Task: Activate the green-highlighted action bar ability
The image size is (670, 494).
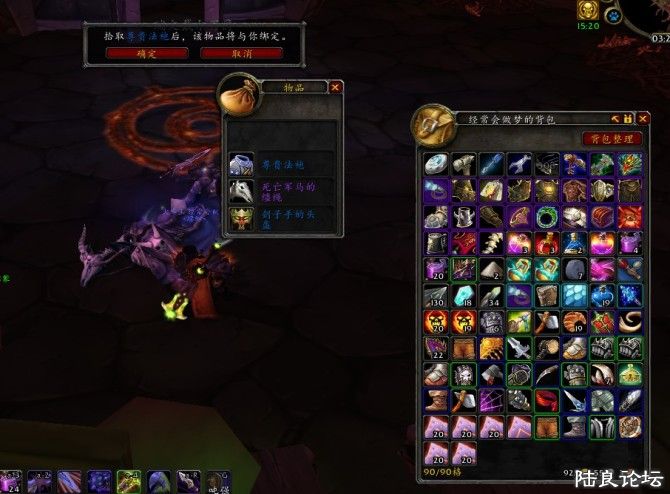Action: point(129,482)
